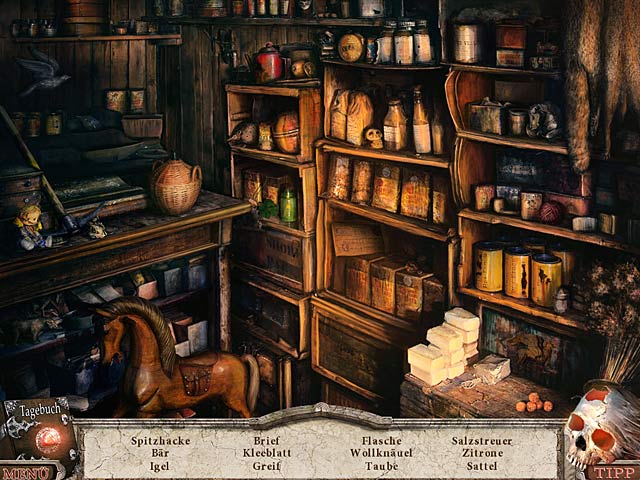Select Kleeblatt in the item list
The width and height of the screenshot is (640, 480).
[x=266, y=452]
